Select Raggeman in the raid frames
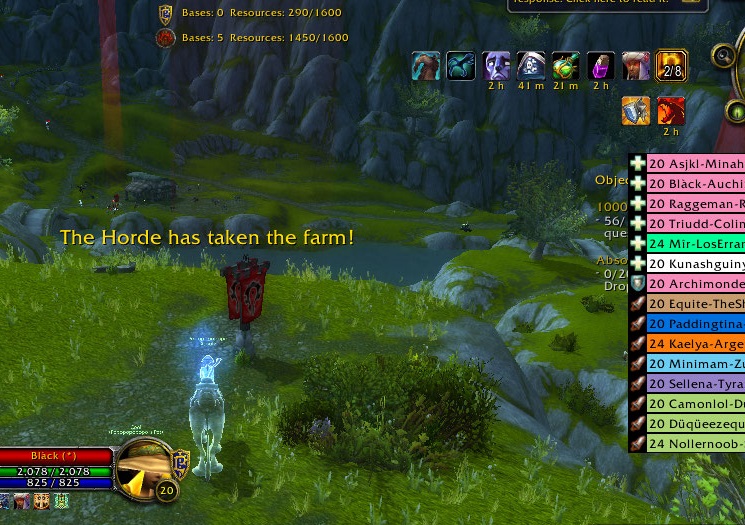745x525 pixels. pyautogui.click(x=695, y=204)
